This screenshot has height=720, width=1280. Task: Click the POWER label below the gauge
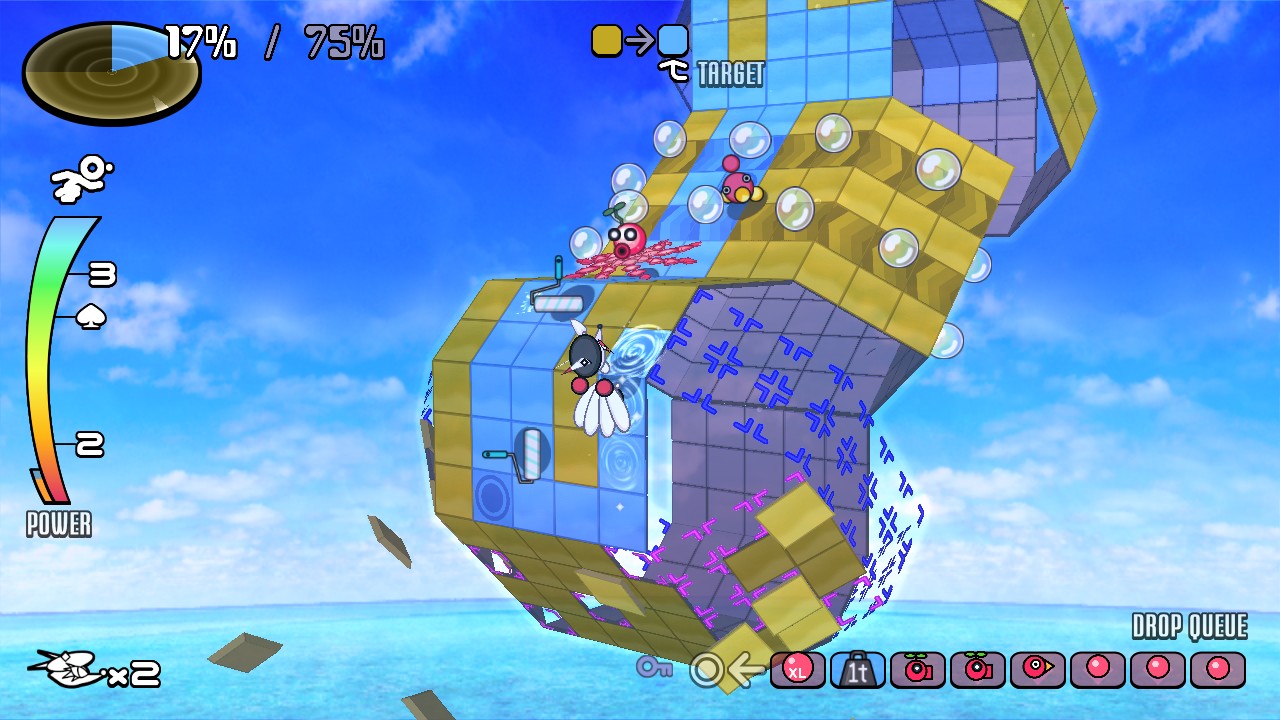point(58,524)
